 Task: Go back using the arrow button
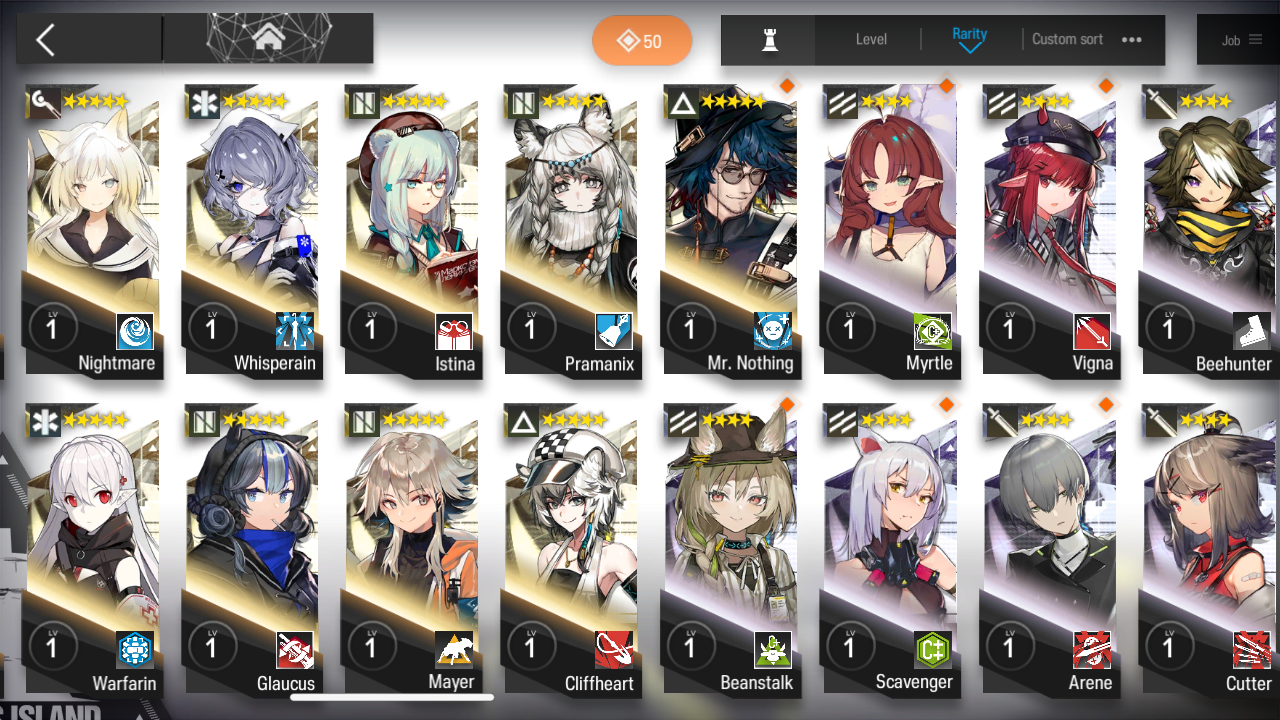point(45,40)
